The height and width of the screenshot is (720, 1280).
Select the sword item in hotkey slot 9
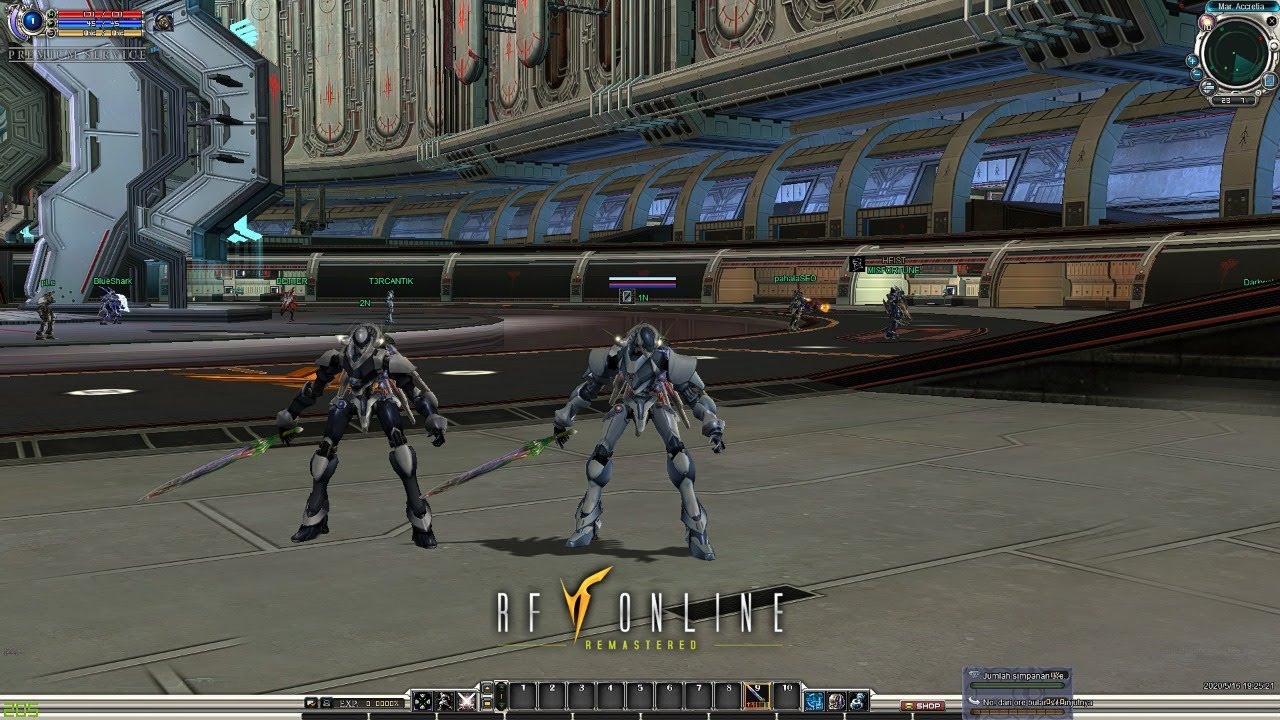756,697
